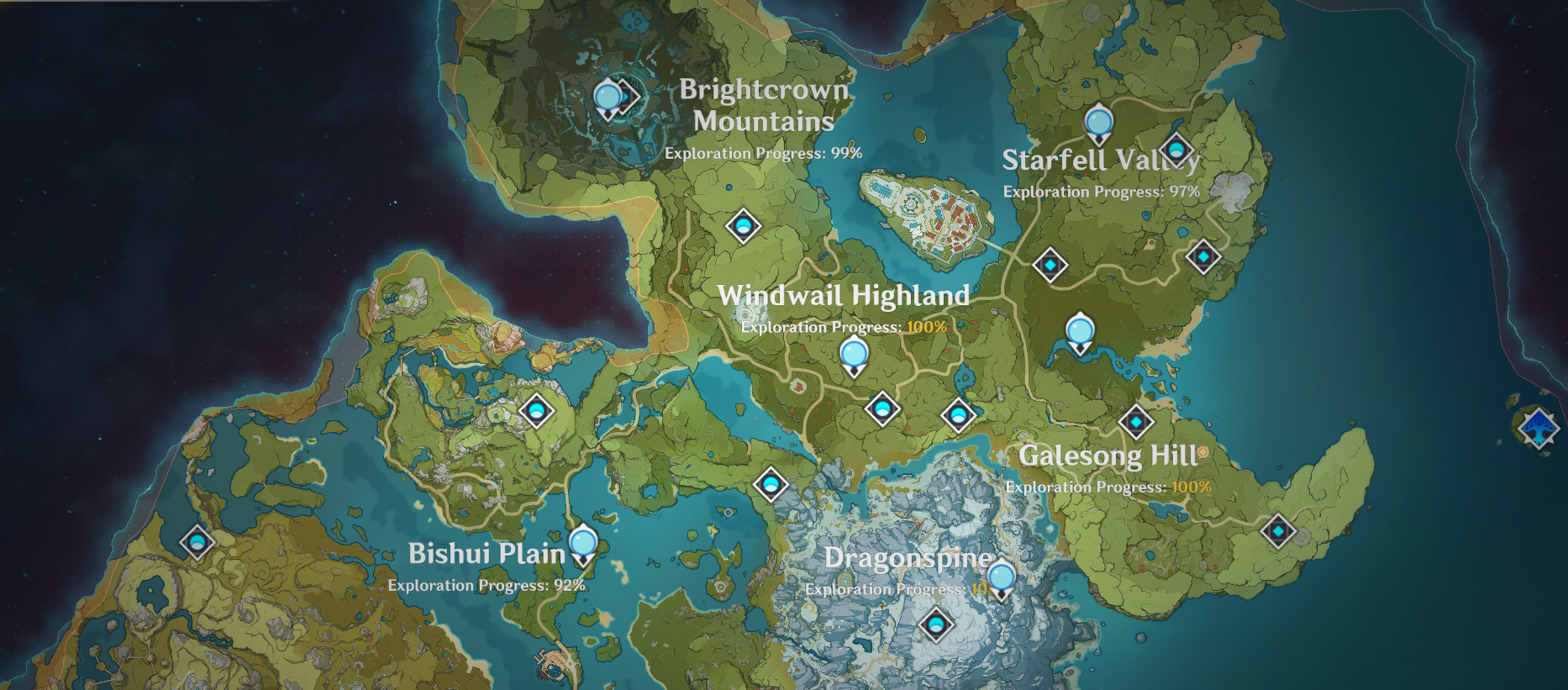
Task: Click the teleport waypoint above Bishui Plain label
Action: pos(535,412)
